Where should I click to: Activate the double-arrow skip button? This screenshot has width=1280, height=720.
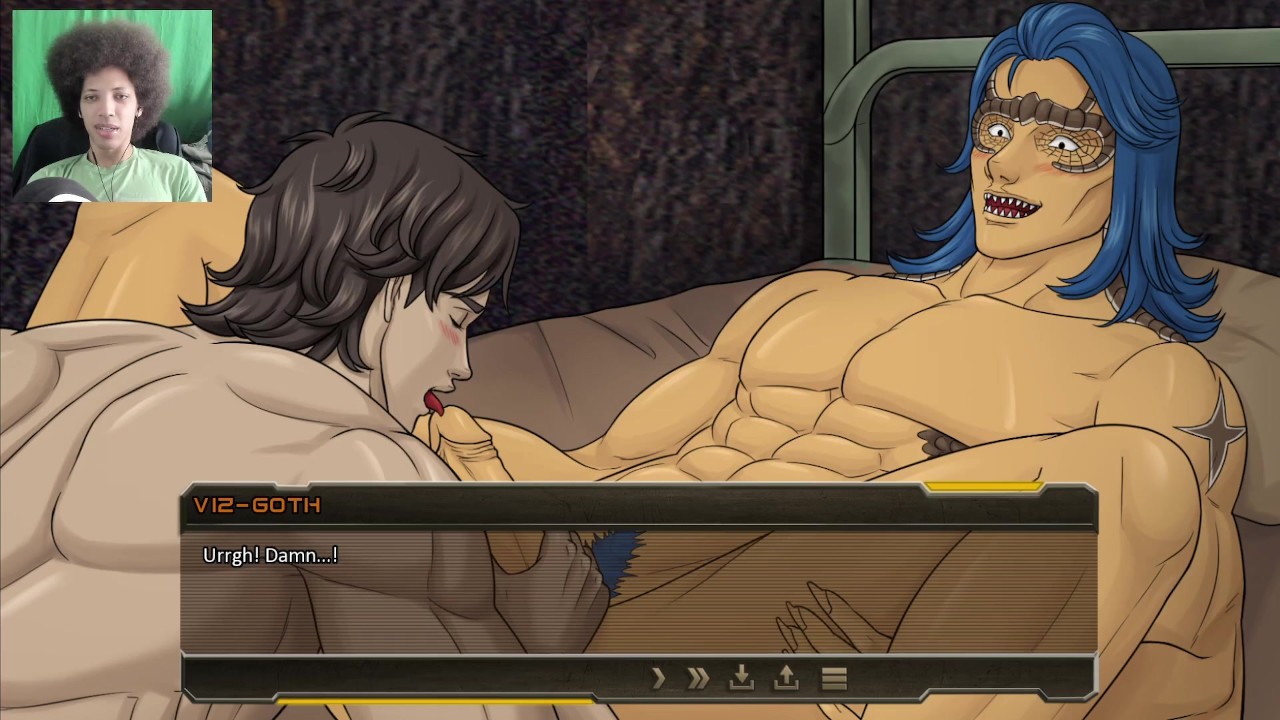698,679
